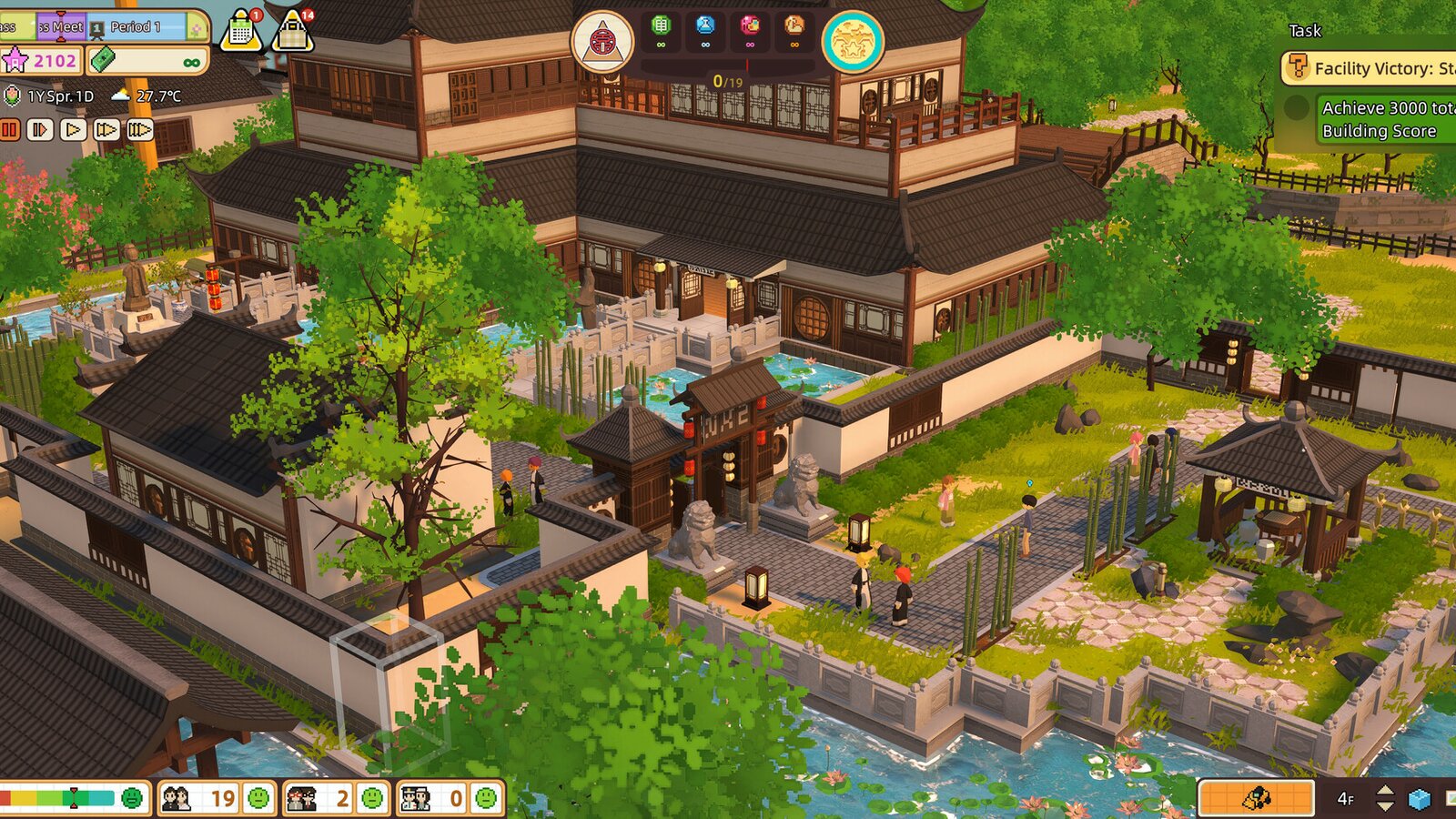Image resolution: width=1456 pixels, height=819 pixels.
Task: Select the orange resource icon at top center
Action: pos(794,25)
